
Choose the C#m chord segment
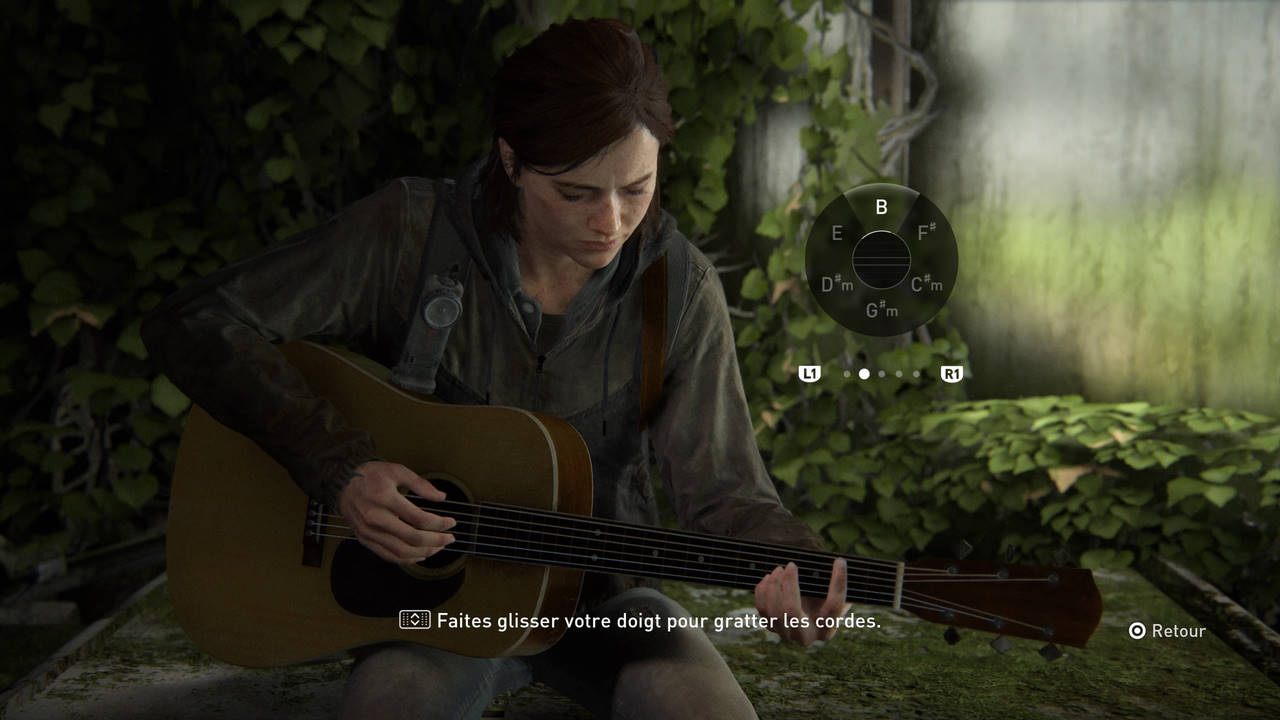point(927,285)
